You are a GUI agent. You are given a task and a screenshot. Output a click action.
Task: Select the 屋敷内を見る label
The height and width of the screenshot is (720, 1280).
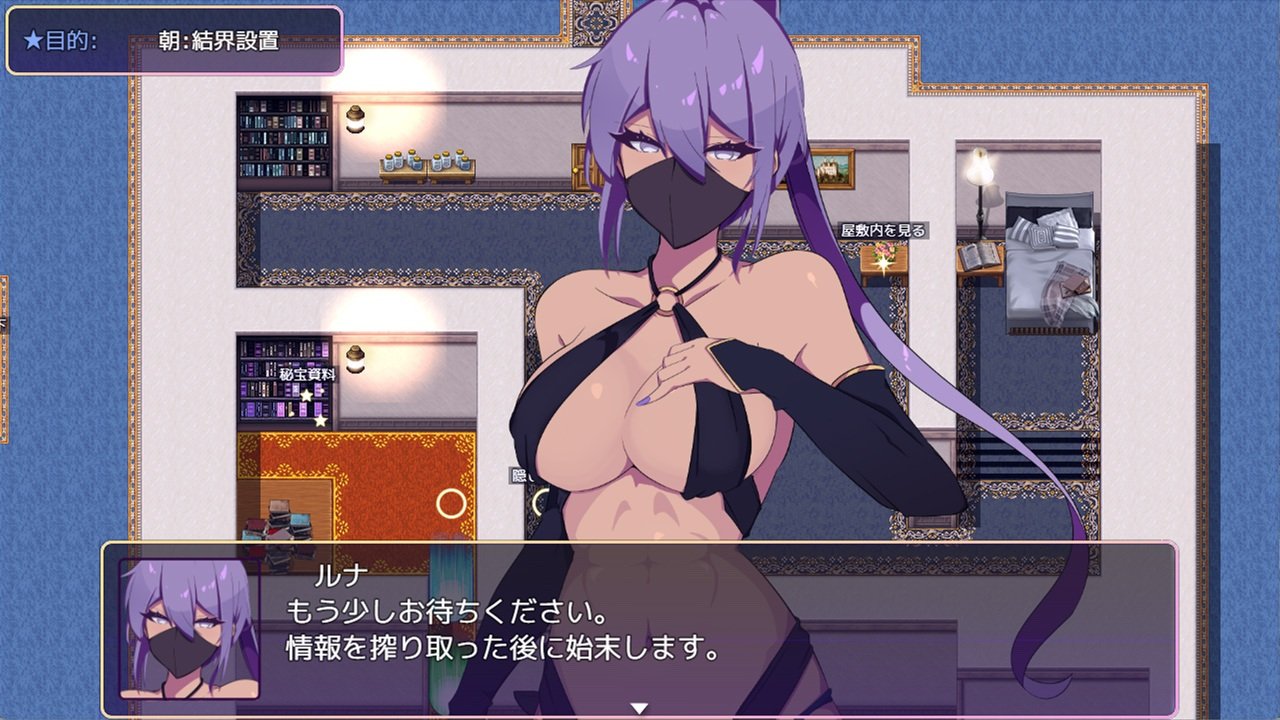click(883, 231)
